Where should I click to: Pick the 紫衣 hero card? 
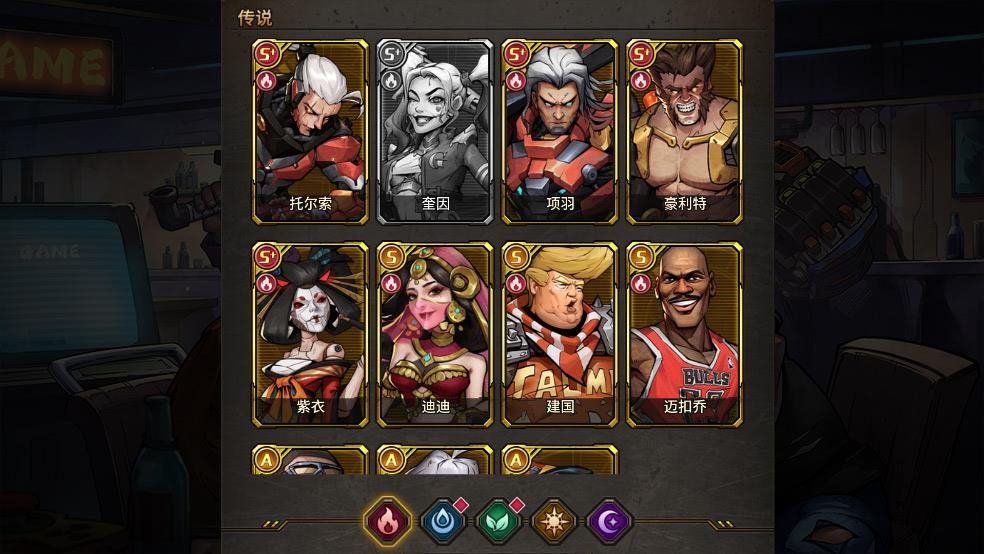[310, 334]
